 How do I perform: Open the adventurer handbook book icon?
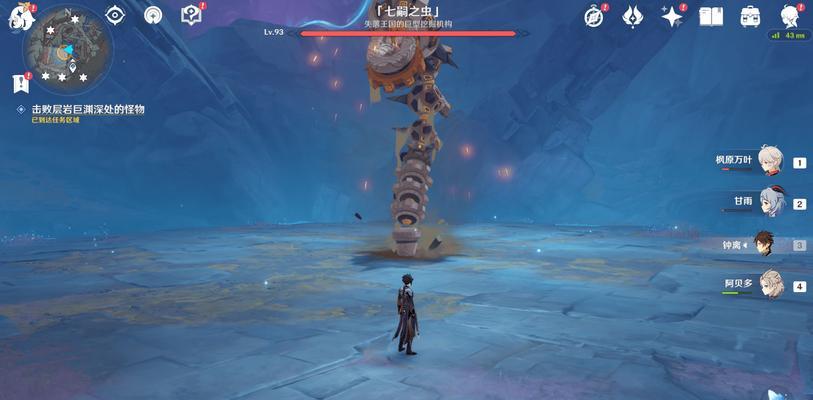coord(711,16)
